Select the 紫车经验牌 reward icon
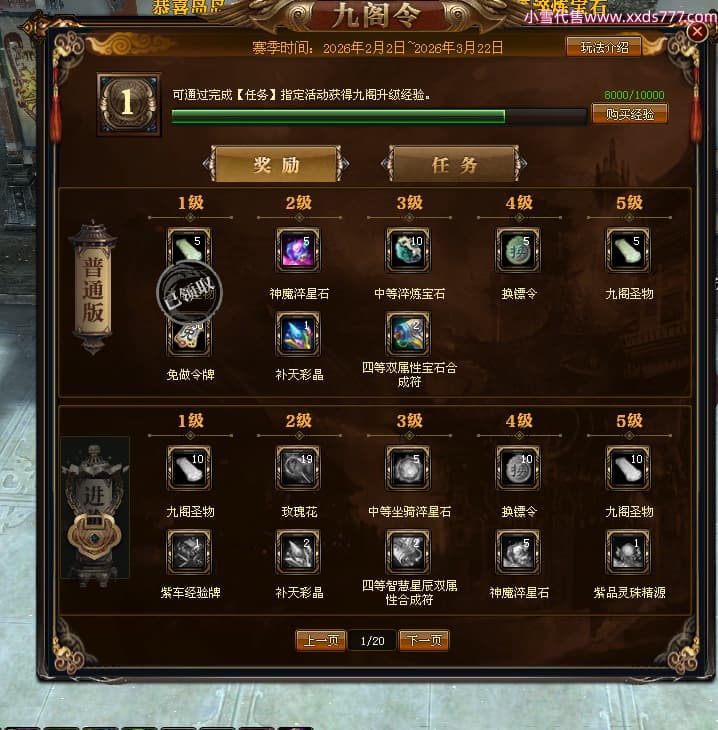Image resolution: width=718 pixels, height=730 pixels. coord(188,551)
